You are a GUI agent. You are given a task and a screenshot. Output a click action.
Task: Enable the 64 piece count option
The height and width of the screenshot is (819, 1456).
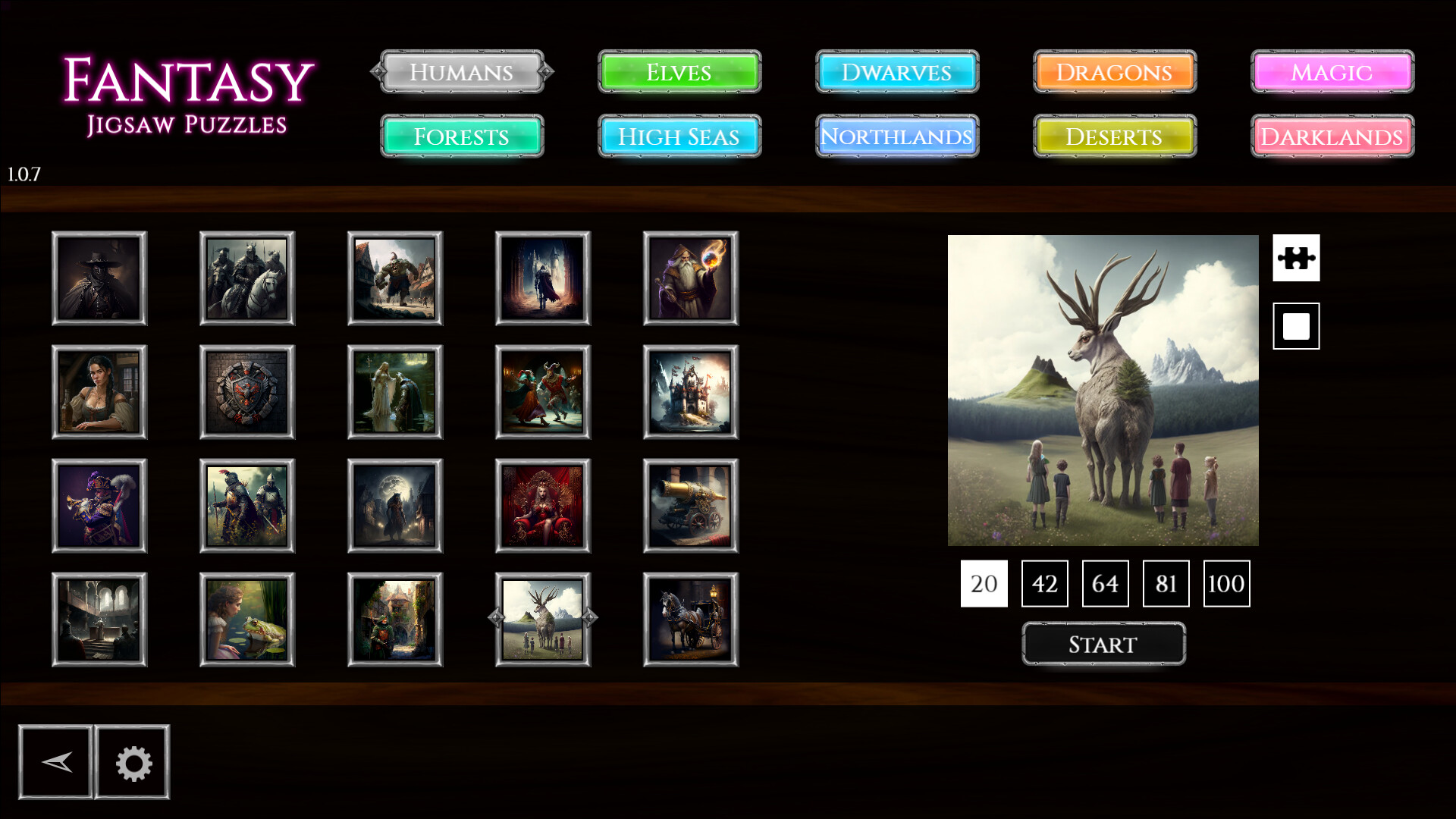click(1105, 583)
